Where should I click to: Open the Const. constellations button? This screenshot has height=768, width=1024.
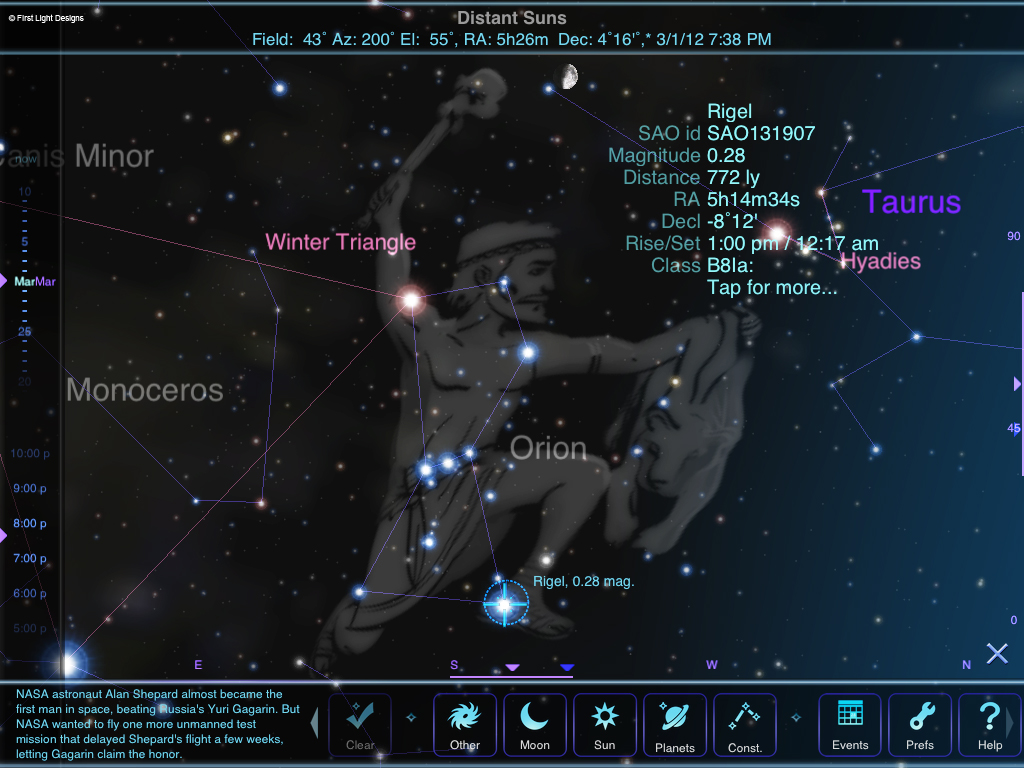pos(745,724)
